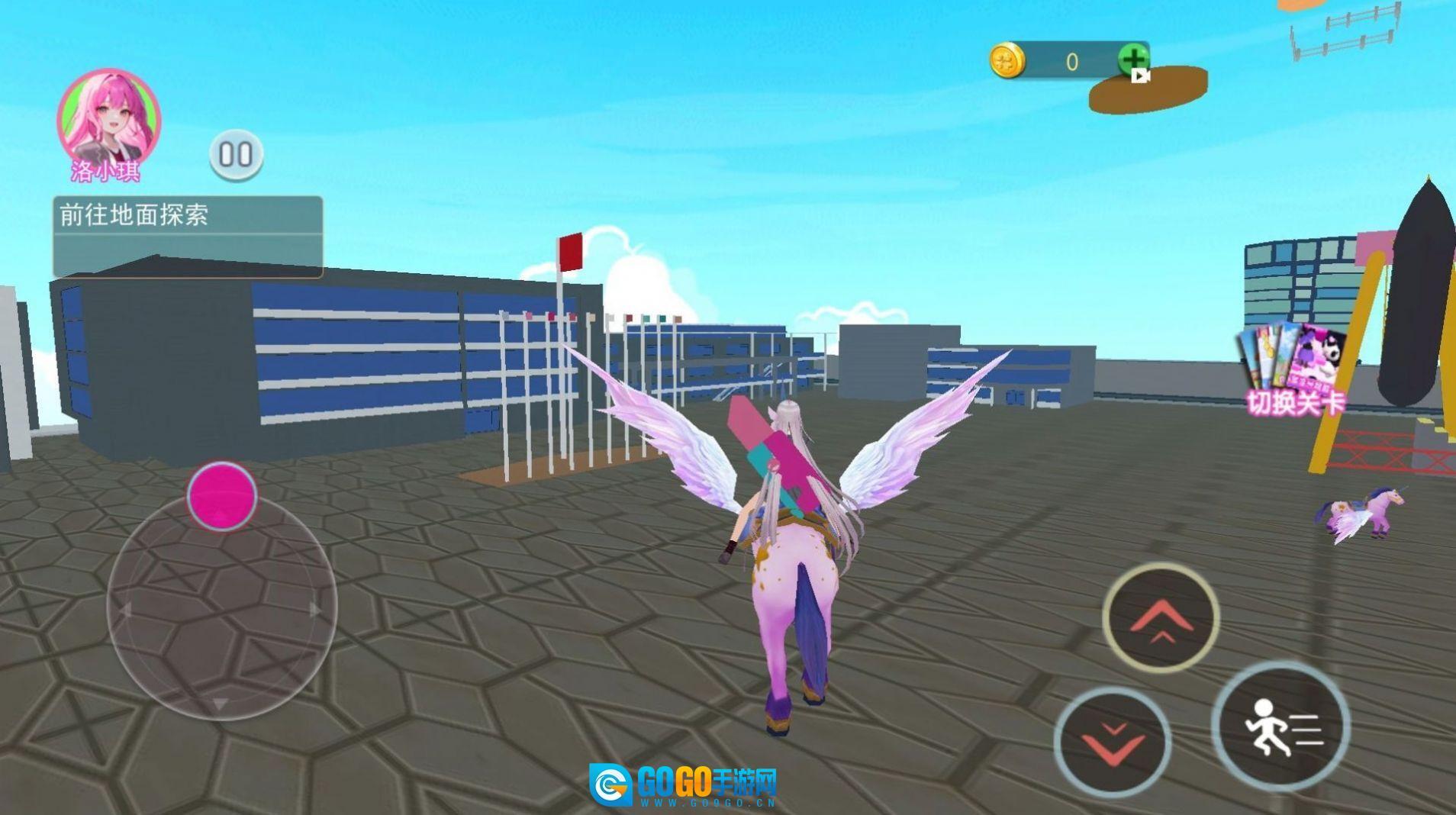Screen dimensions: 1456x815
Task: Pause the game with the round button
Action: pyautogui.click(x=237, y=155)
